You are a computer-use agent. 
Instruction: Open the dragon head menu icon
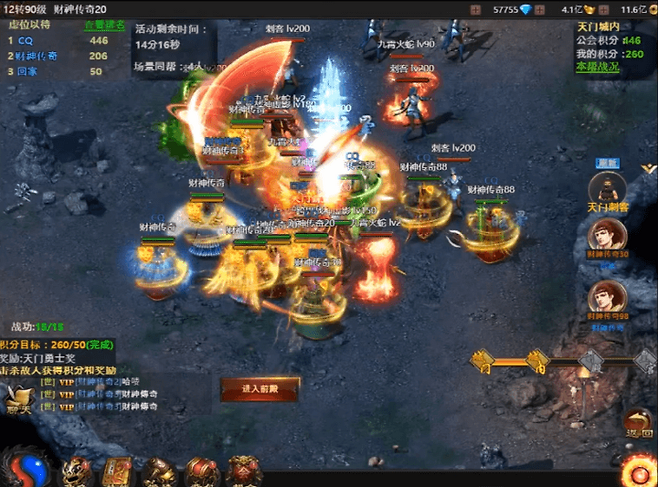click(x=77, y=470)
